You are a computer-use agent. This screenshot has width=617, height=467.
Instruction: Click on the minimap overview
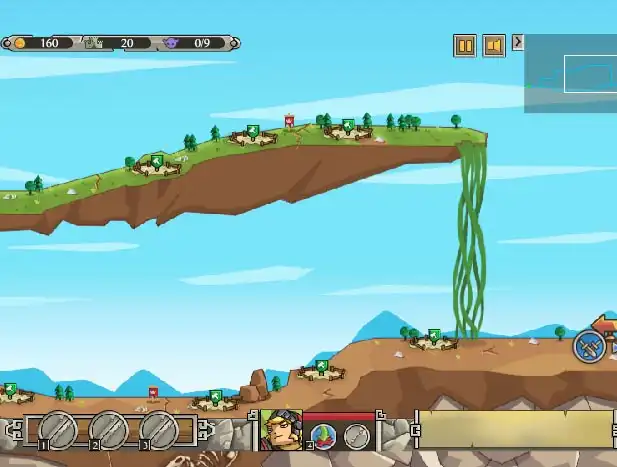click(571, 73)
